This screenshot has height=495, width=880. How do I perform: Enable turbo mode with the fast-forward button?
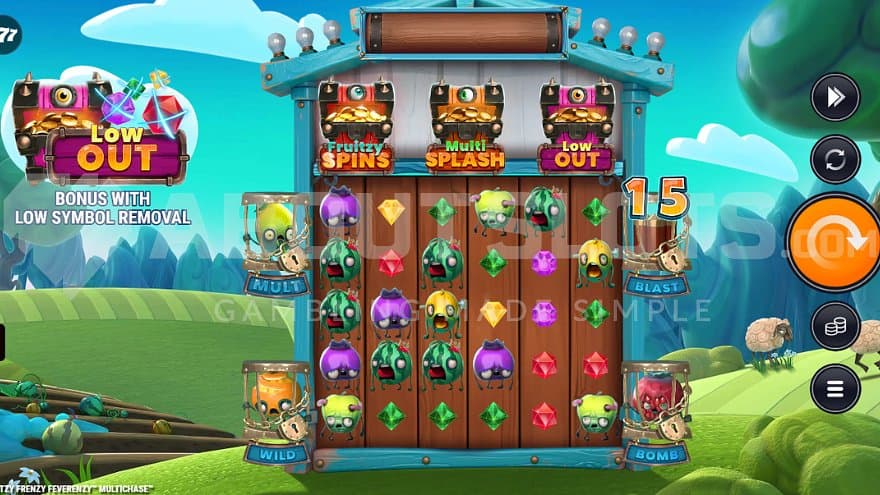point(835,97)
